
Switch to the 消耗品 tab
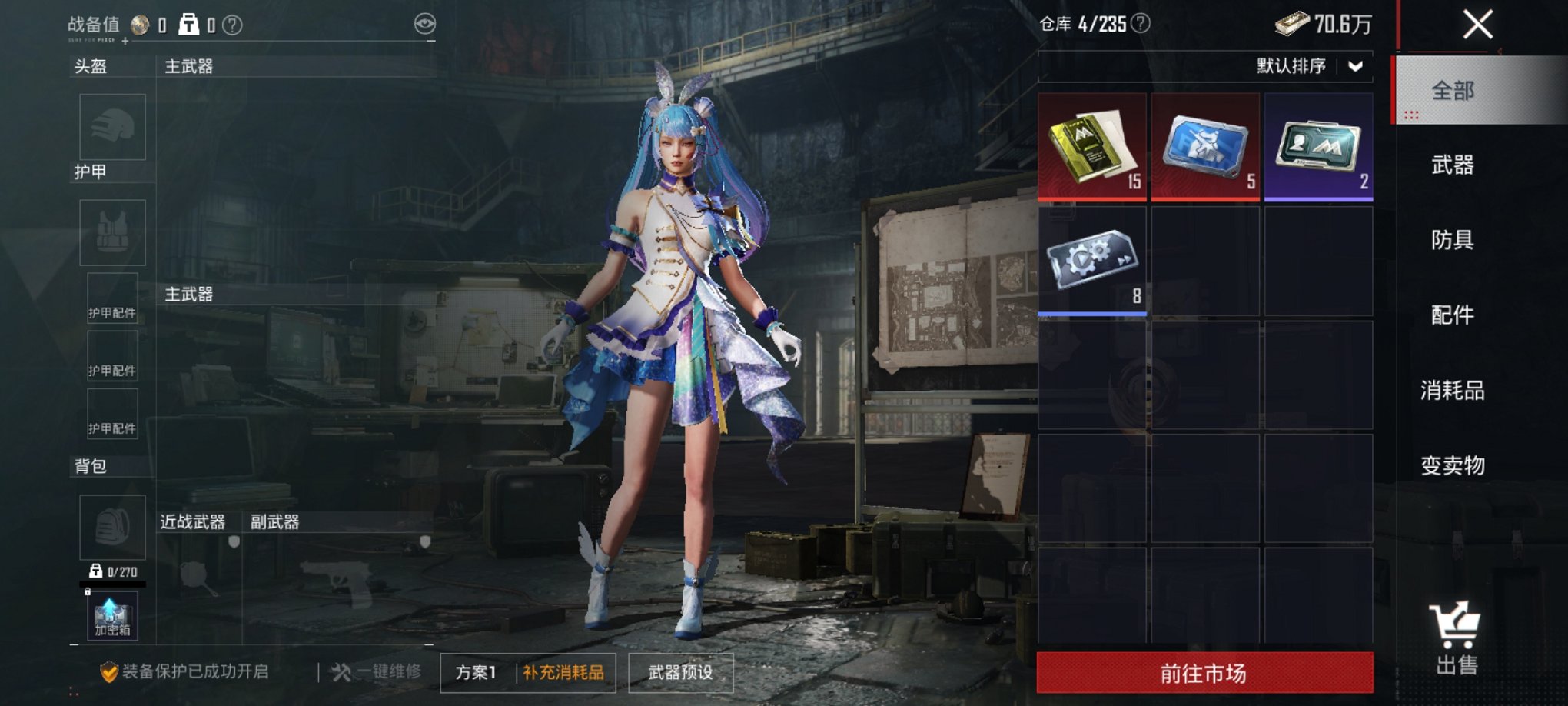point(1451,390)
